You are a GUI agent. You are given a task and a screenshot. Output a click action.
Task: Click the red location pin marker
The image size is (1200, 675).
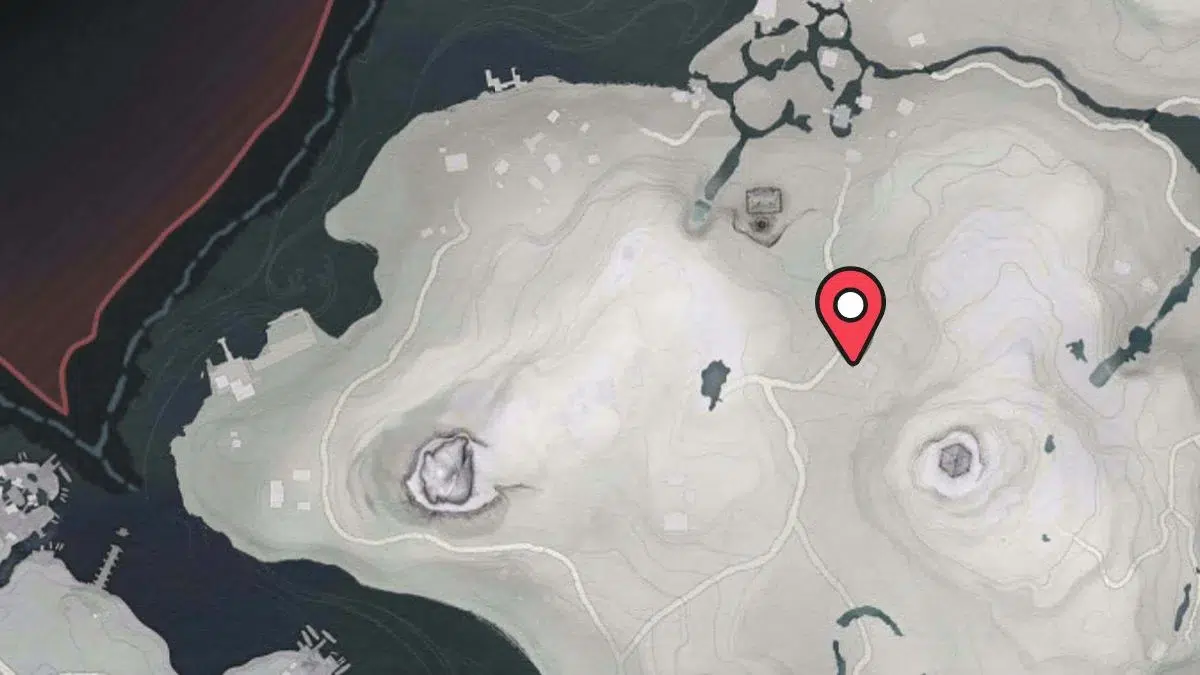click(x=851, y=308)
